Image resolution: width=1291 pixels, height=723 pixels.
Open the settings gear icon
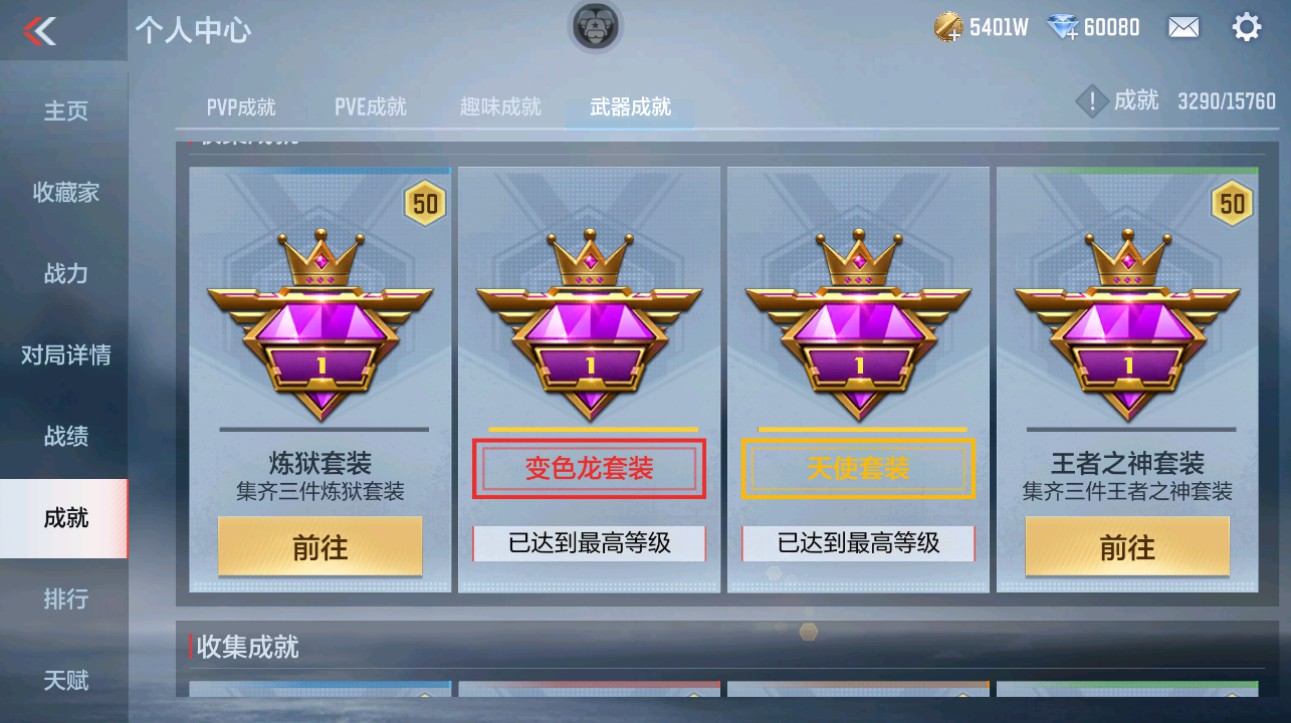[x=1246, y=27]
